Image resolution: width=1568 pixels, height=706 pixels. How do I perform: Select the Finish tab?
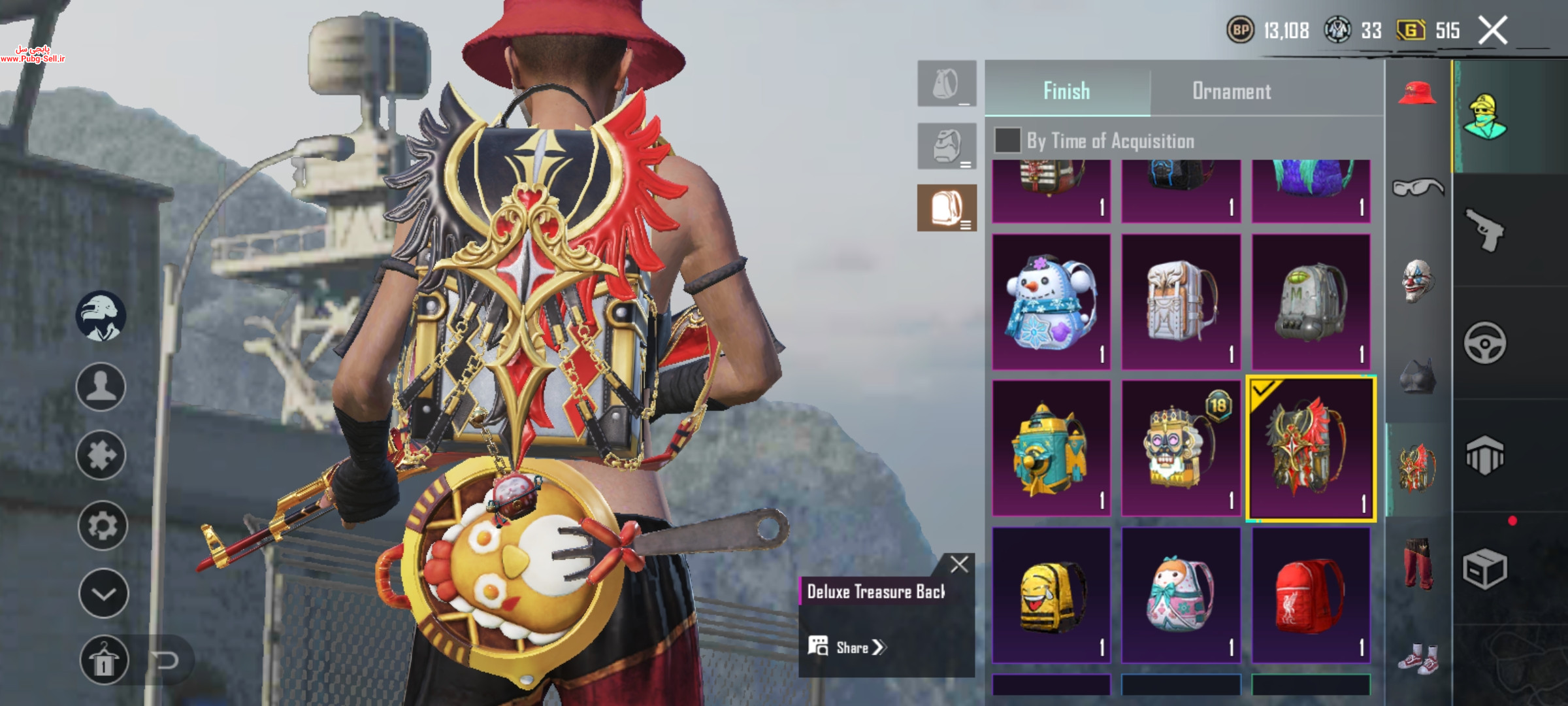pos(1066,91)
